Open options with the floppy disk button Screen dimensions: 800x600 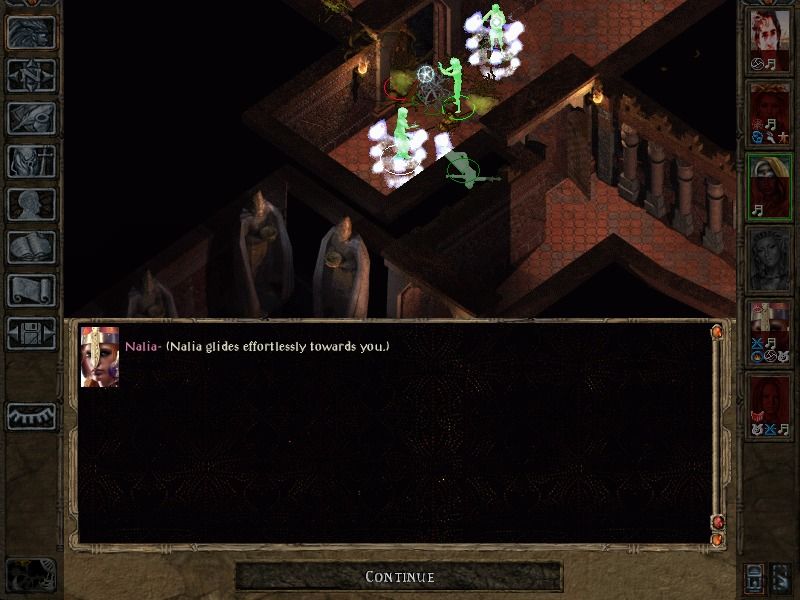click(x=31, y=333)
